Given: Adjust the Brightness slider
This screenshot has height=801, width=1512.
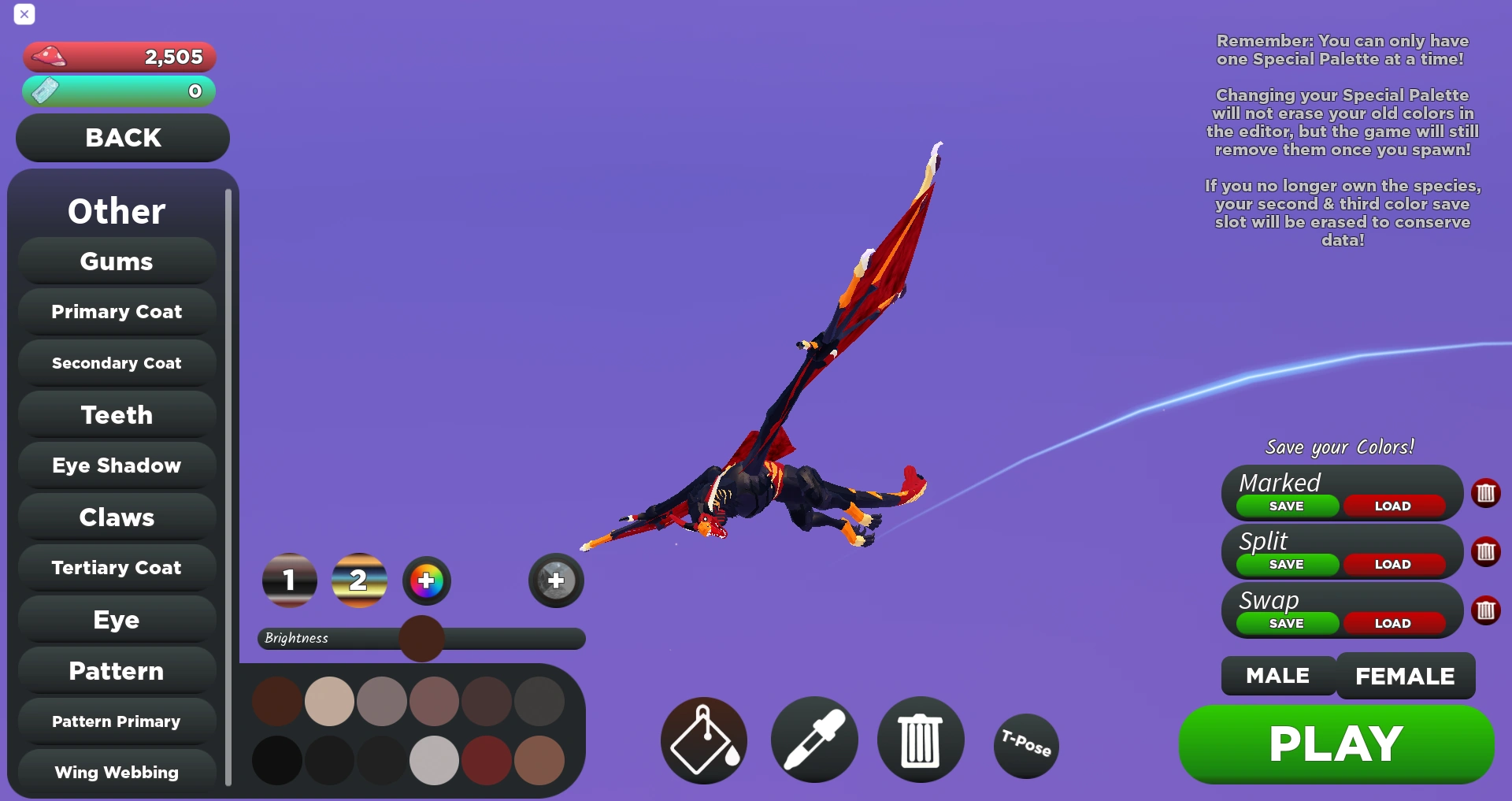Looking at the screenshot, I should [421, 639].
